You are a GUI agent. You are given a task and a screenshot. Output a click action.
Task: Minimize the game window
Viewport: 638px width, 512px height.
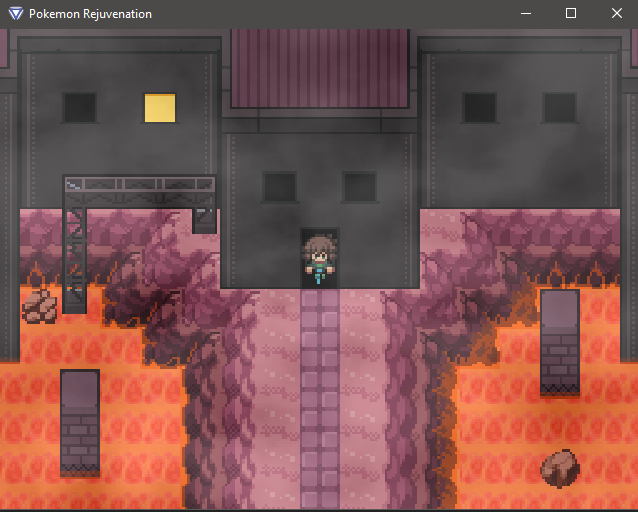[525, 14]
